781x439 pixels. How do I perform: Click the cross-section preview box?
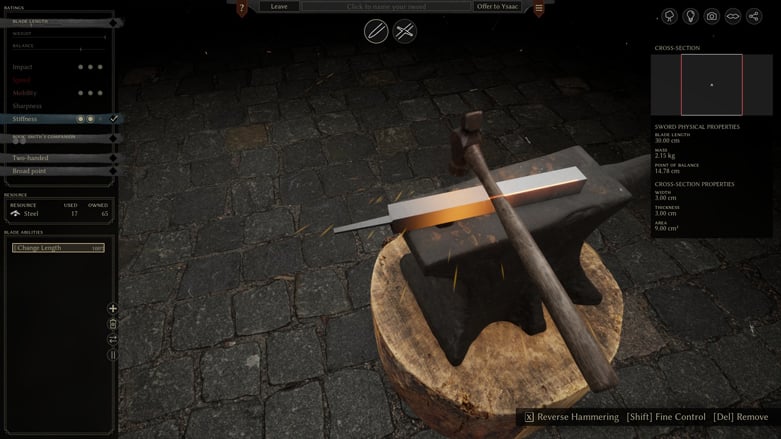pos(711,84)
